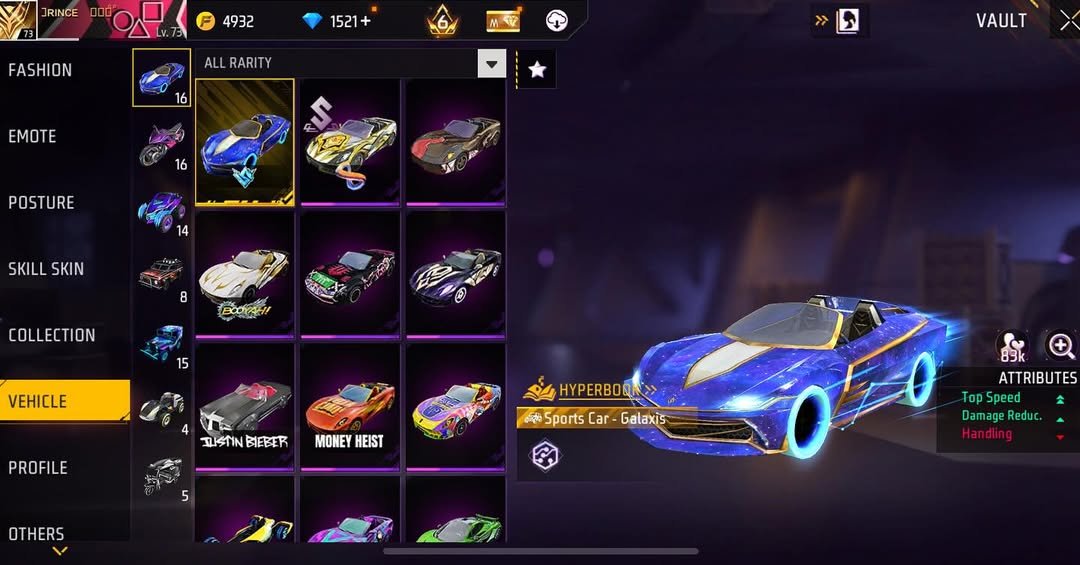Select the Booyah white sports car skin
Viewport: 1080px width, 565px height.
[x=245, y=274]
